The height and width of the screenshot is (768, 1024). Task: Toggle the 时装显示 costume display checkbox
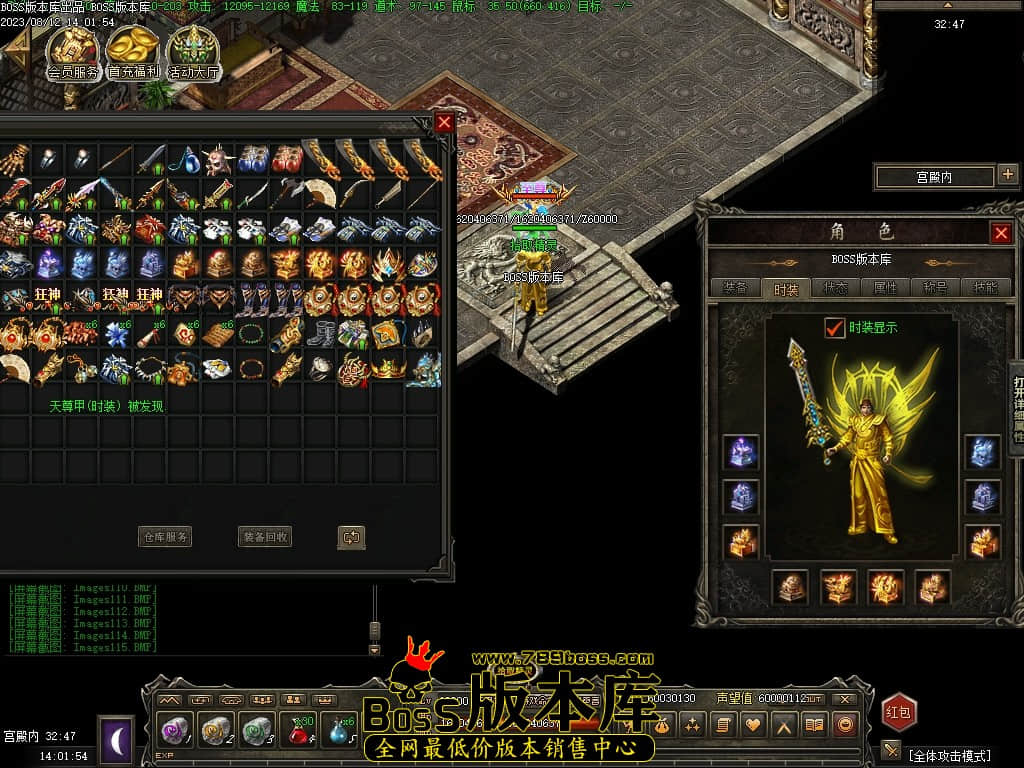(x=834, y=327)
